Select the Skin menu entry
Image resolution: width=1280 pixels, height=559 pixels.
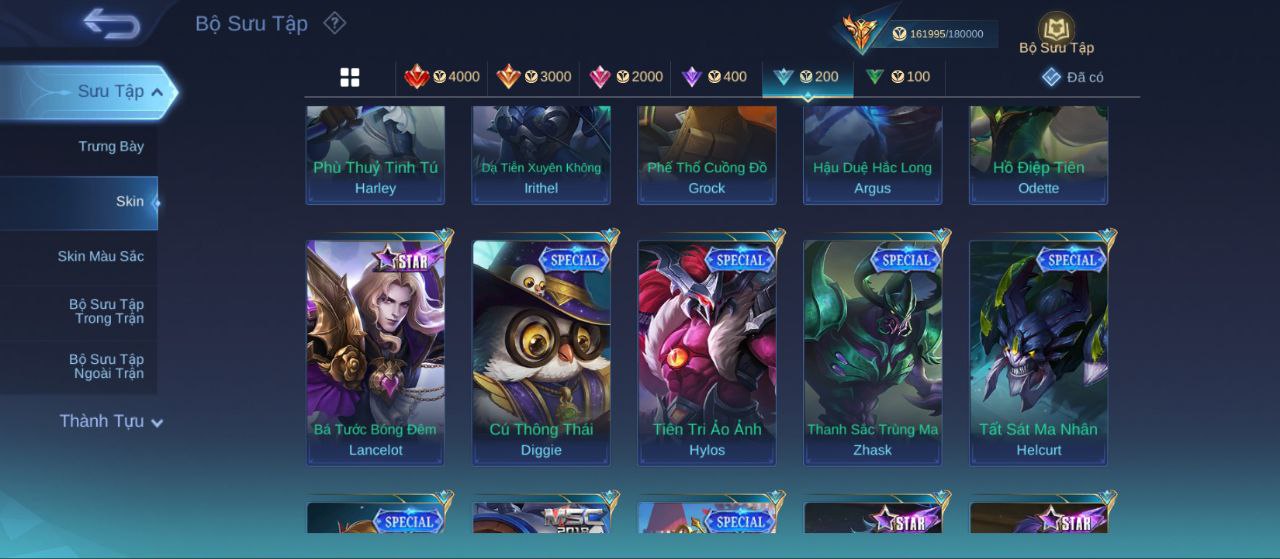[129, 201]
